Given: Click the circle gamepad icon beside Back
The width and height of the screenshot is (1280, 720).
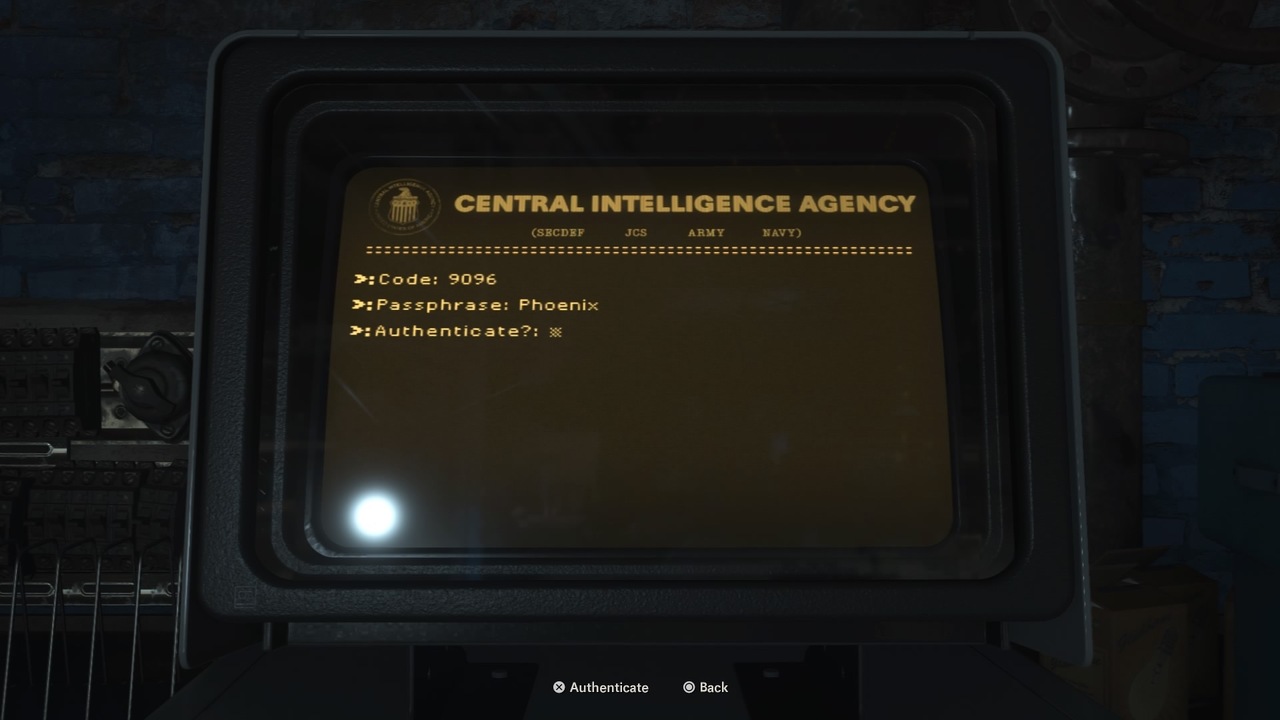Looking at the screenshot, I should click(688, 687).
